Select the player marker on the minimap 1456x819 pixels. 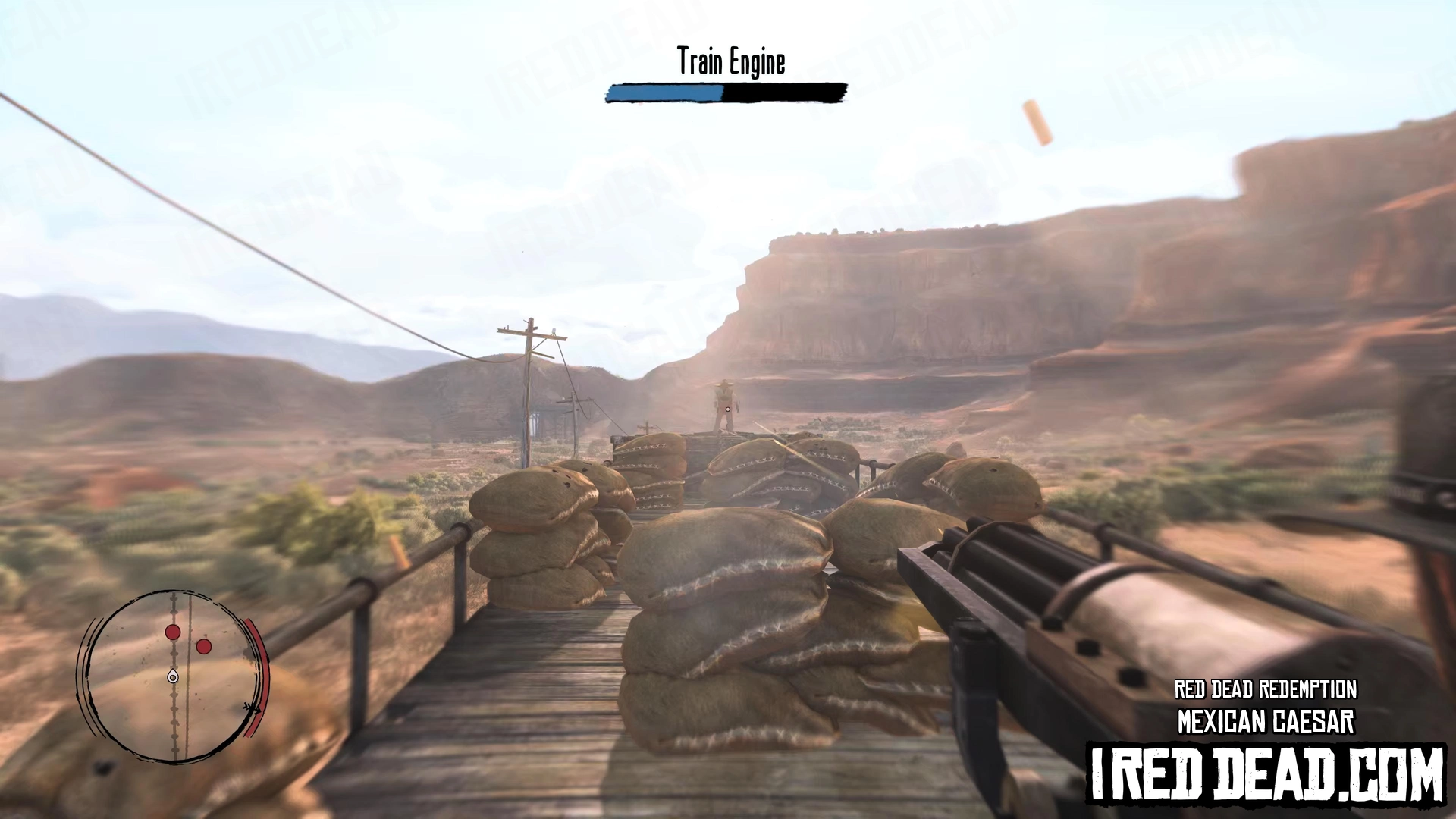173,676
